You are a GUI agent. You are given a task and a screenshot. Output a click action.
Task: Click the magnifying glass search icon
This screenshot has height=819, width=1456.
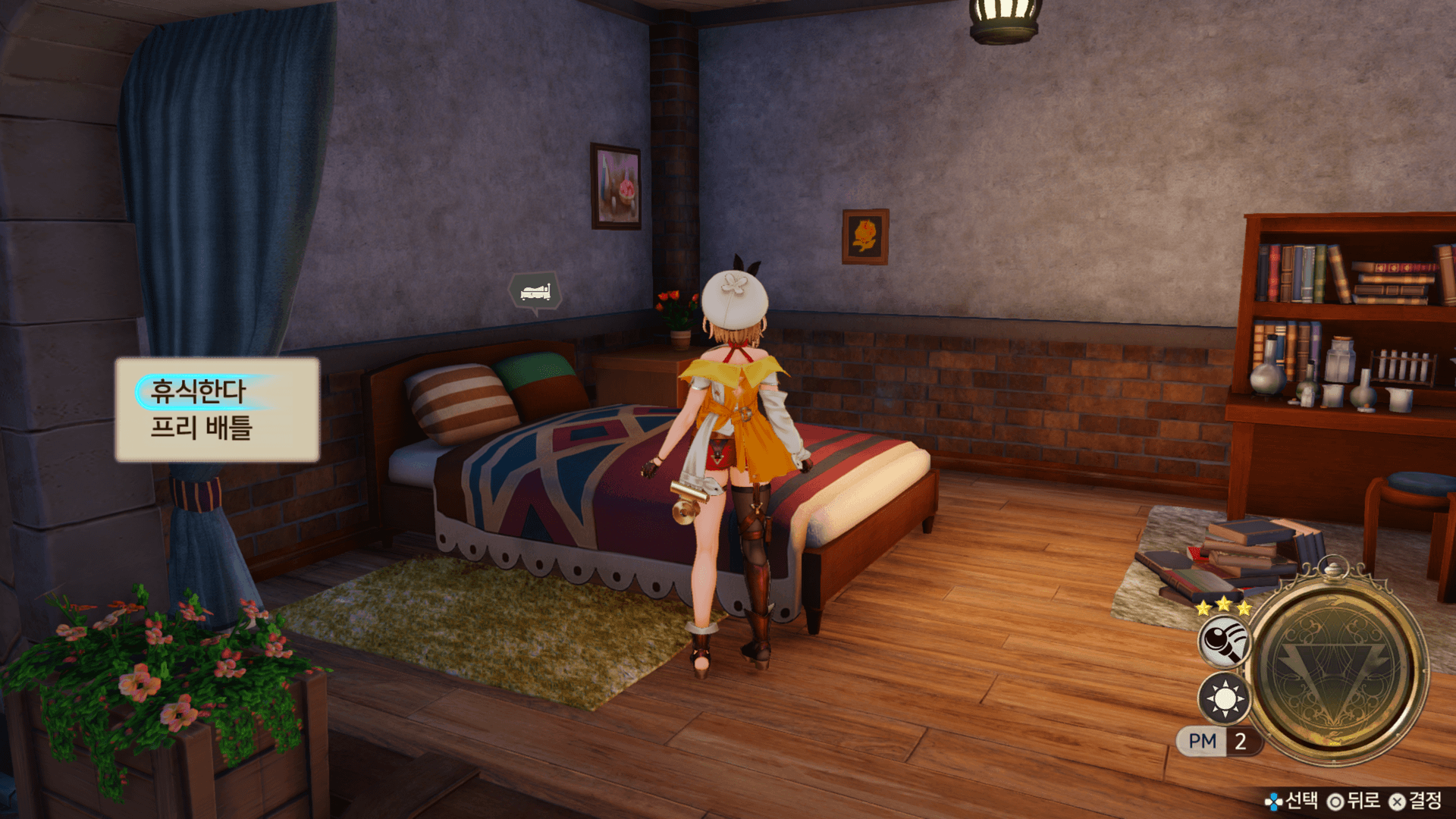click(x=1224, y=642)
